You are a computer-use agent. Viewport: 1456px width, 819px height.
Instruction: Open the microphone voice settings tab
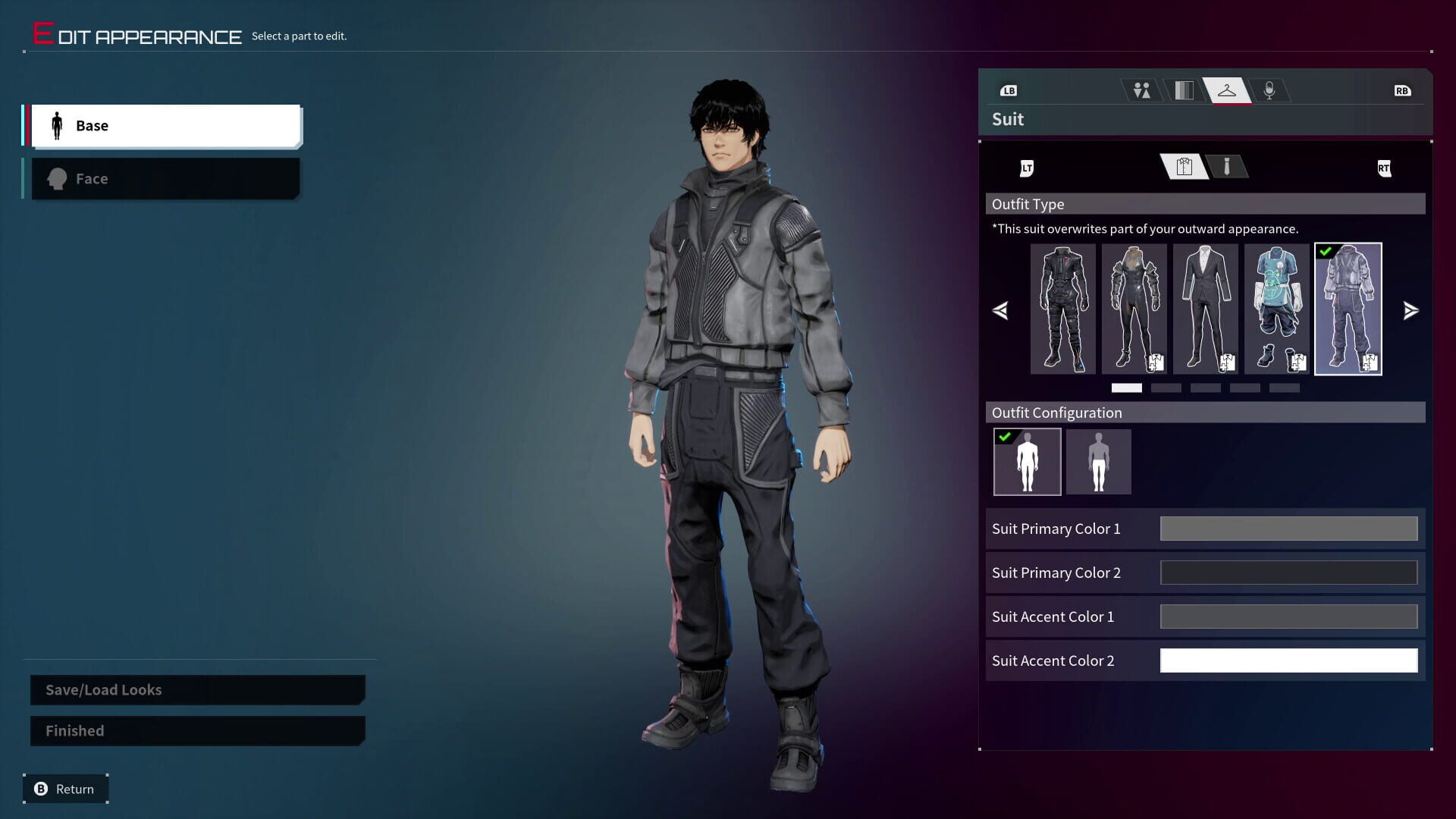1270,89
